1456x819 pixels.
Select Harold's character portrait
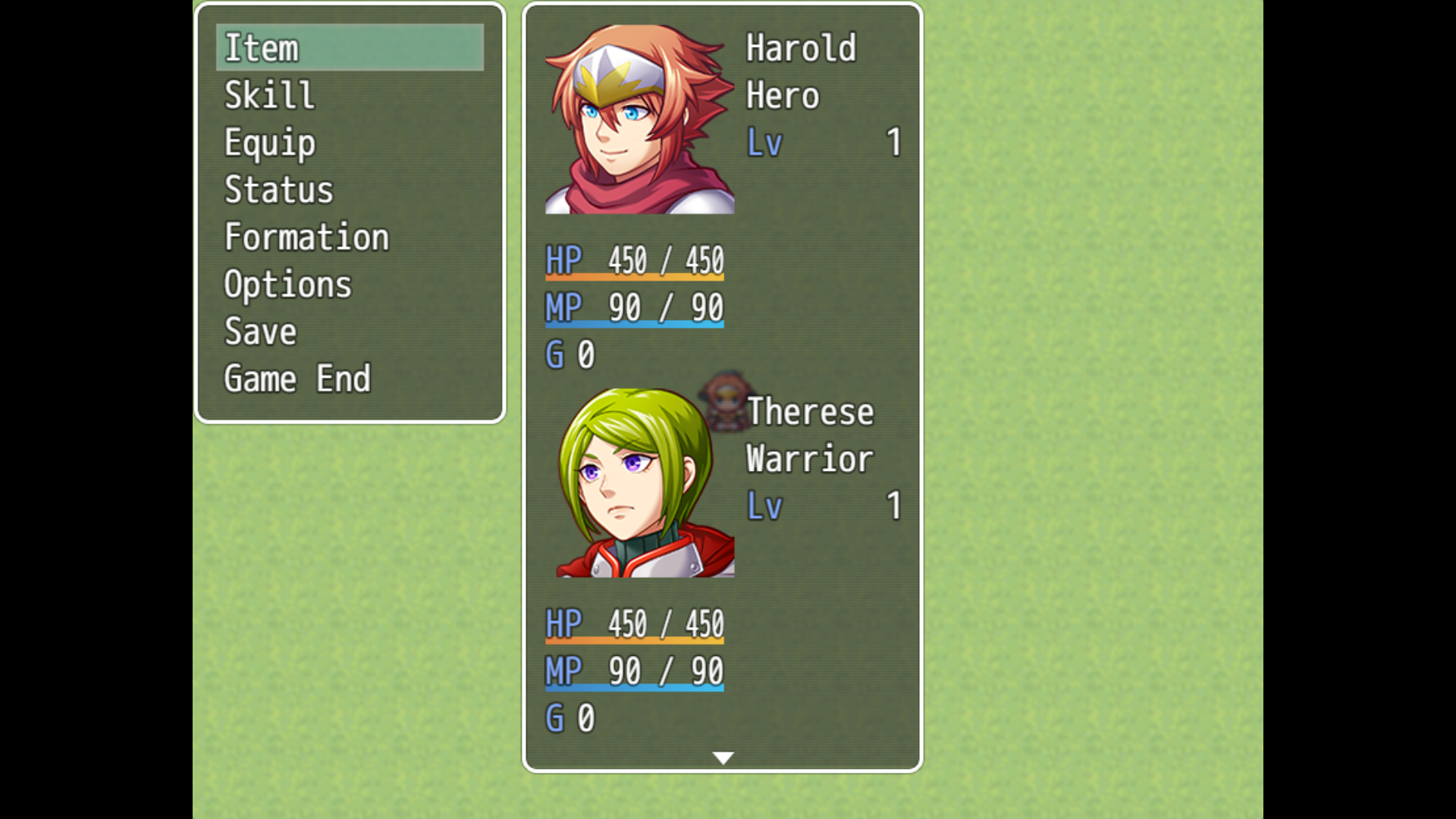[639, 118]
